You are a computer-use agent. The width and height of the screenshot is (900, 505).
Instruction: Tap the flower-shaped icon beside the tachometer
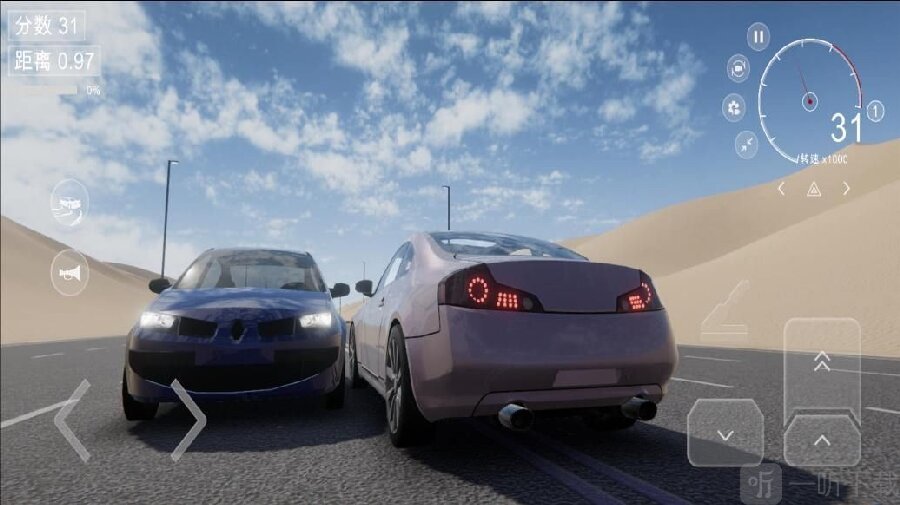click(x=735, y=108)
